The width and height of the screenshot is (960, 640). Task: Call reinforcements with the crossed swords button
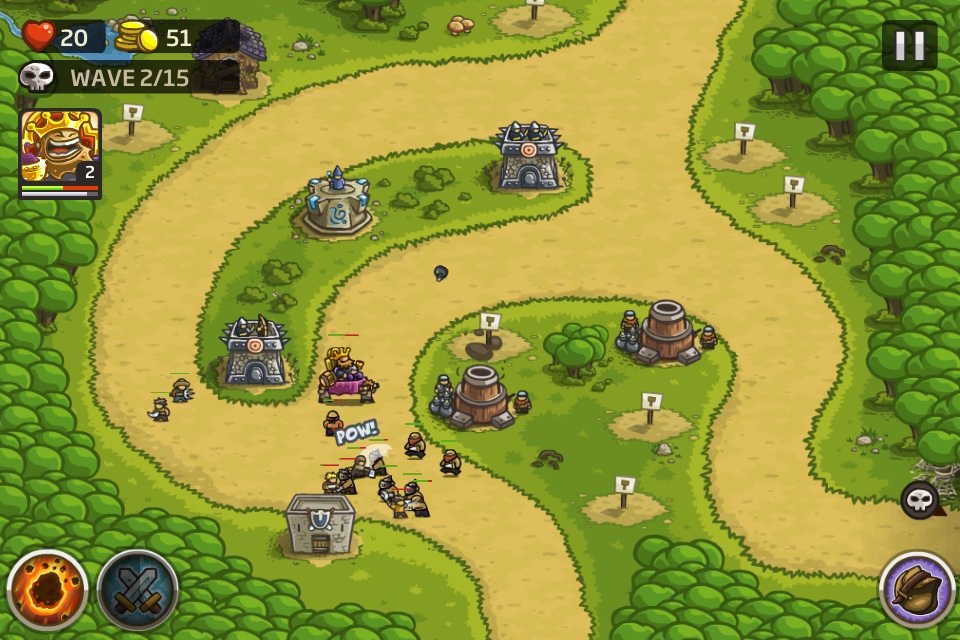click(x=137, y=590)
